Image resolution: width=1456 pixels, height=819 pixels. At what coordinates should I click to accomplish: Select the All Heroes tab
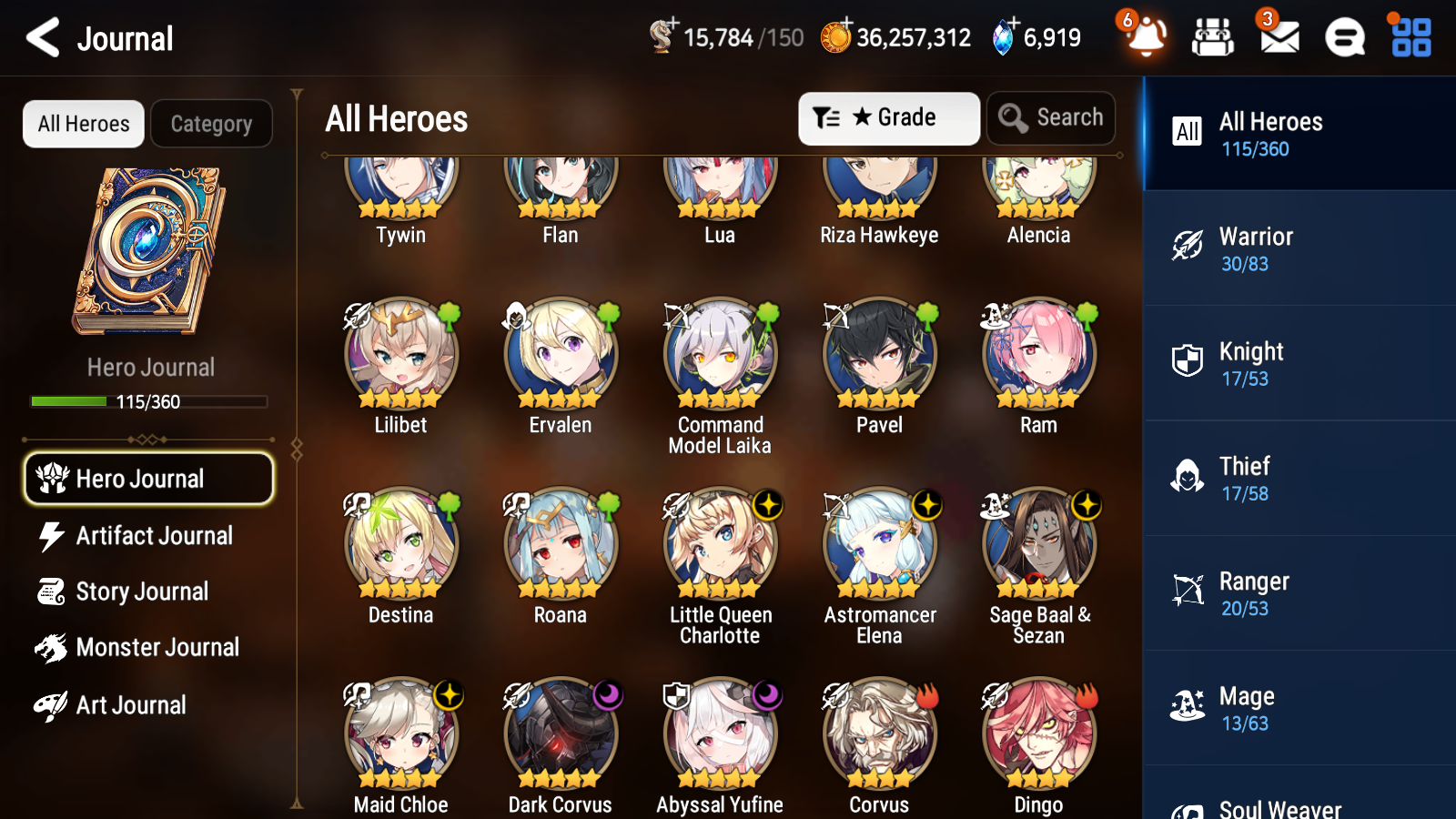tap(83, 124)
